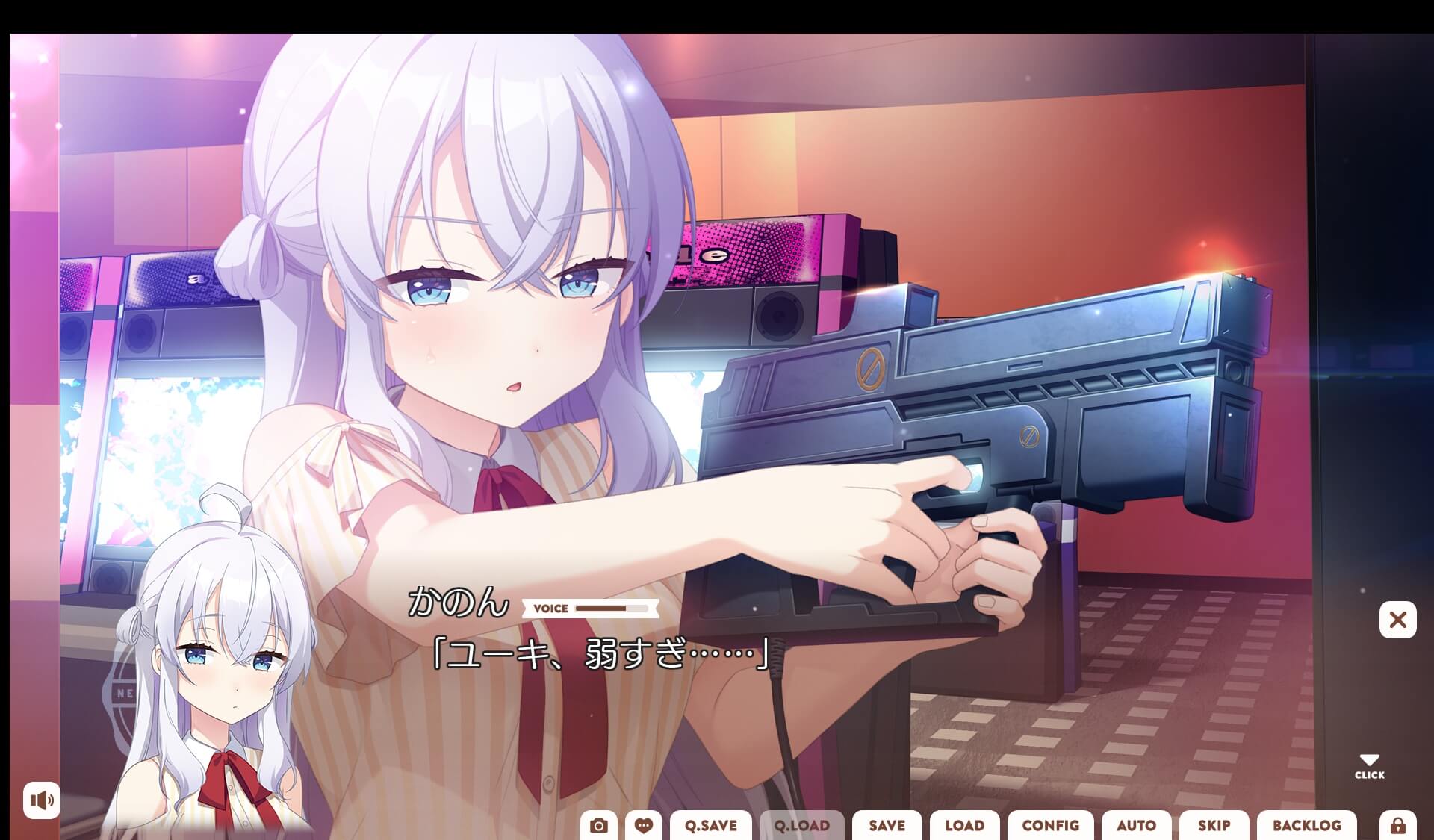The height and width of the screenshot is (840, 1434).
Task: Quick load with Q.LOAD
Action: [x=801, y=826]
